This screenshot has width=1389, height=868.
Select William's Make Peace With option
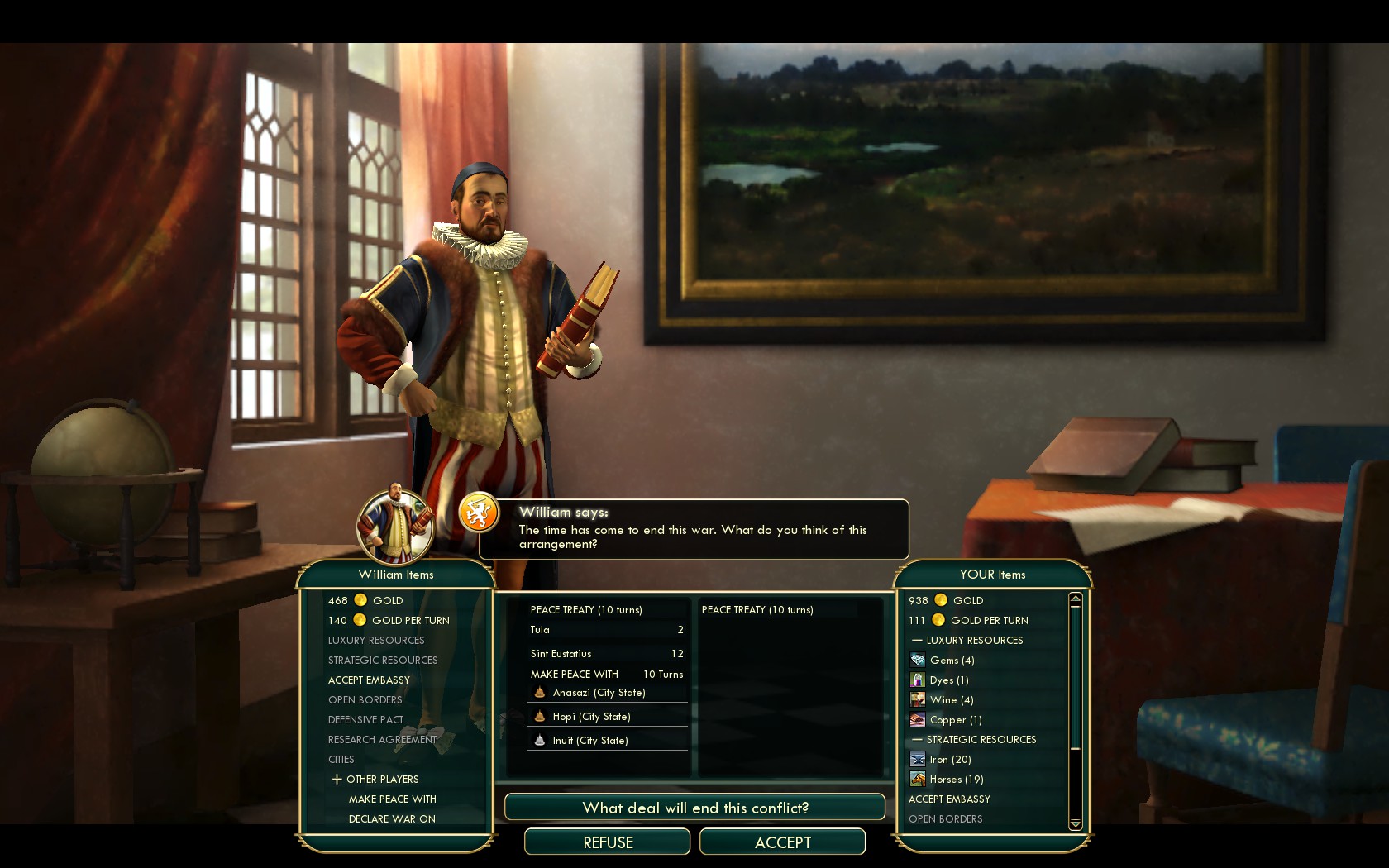(392, 799)
